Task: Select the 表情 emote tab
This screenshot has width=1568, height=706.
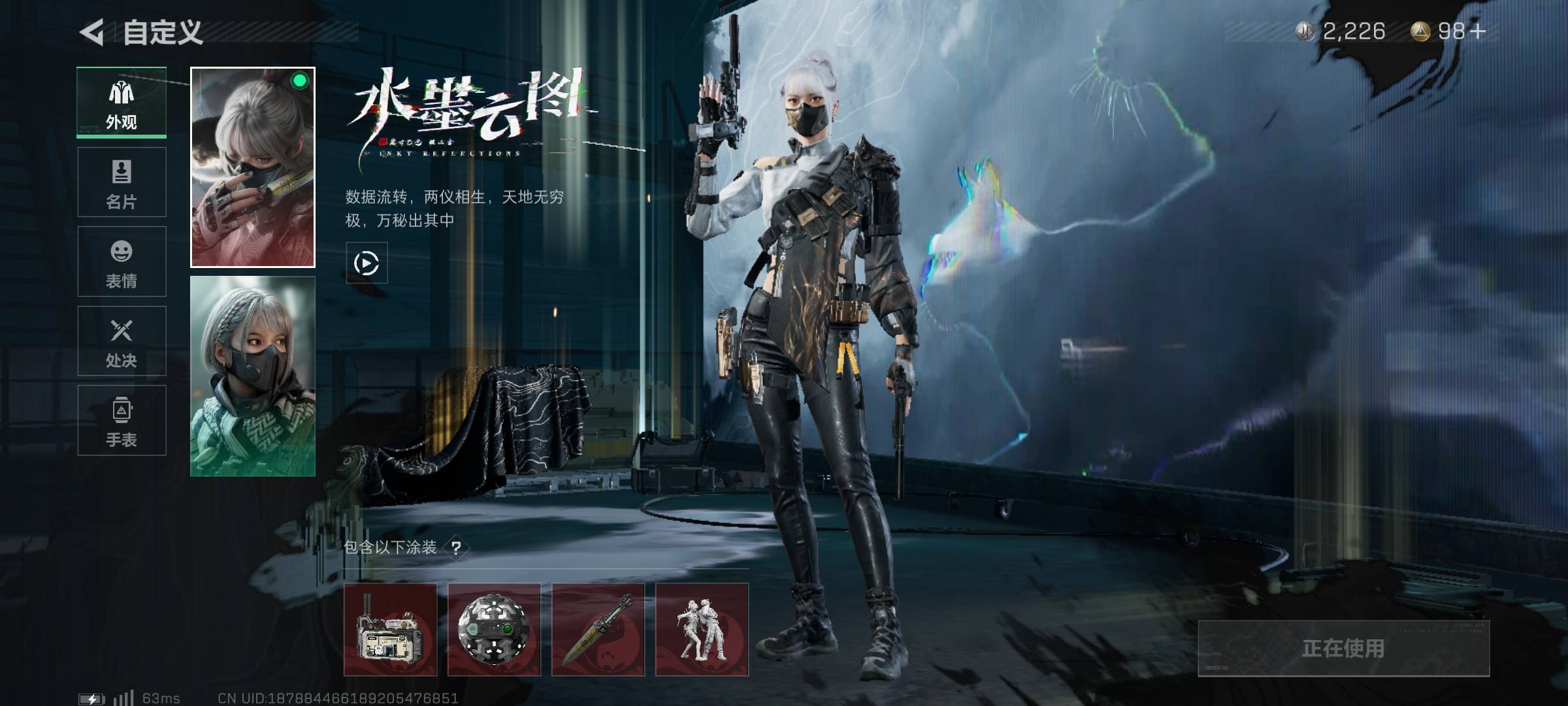Action: (122, 262)
